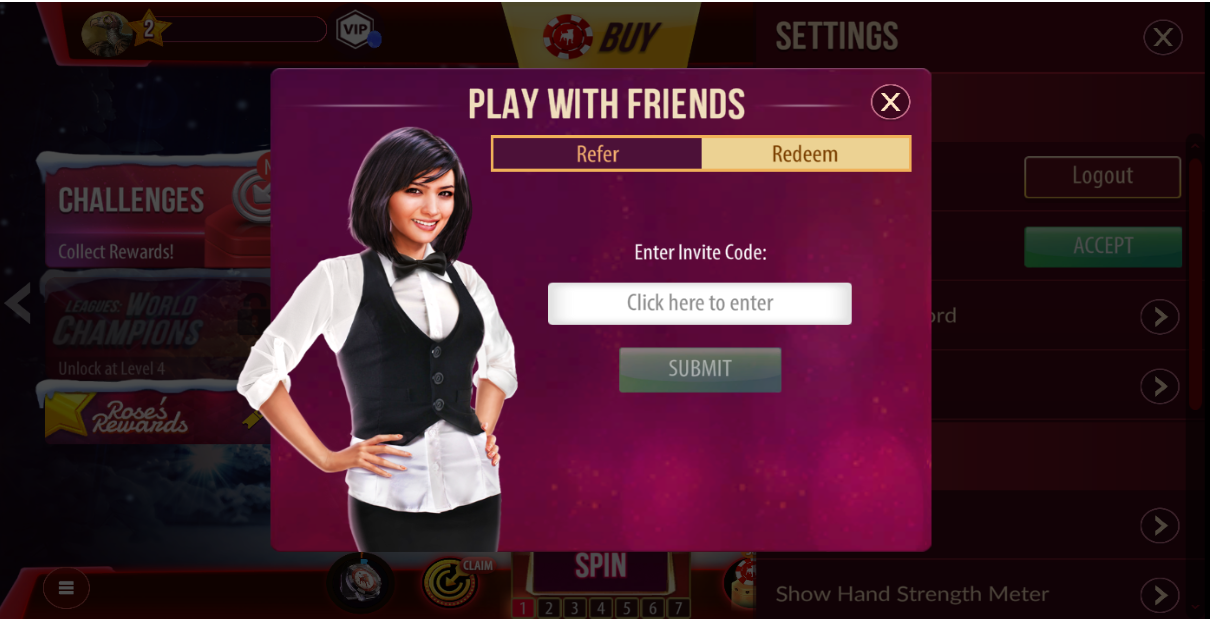This screenshot has height=619, width=1210.
Task: Click the green Accept button
Action: pos(1102,246)
